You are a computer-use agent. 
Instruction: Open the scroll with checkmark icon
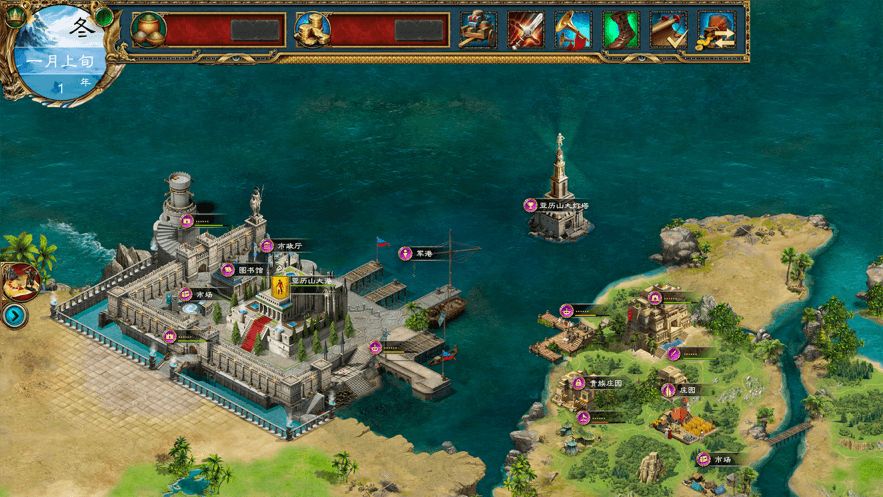click(669, 30)
